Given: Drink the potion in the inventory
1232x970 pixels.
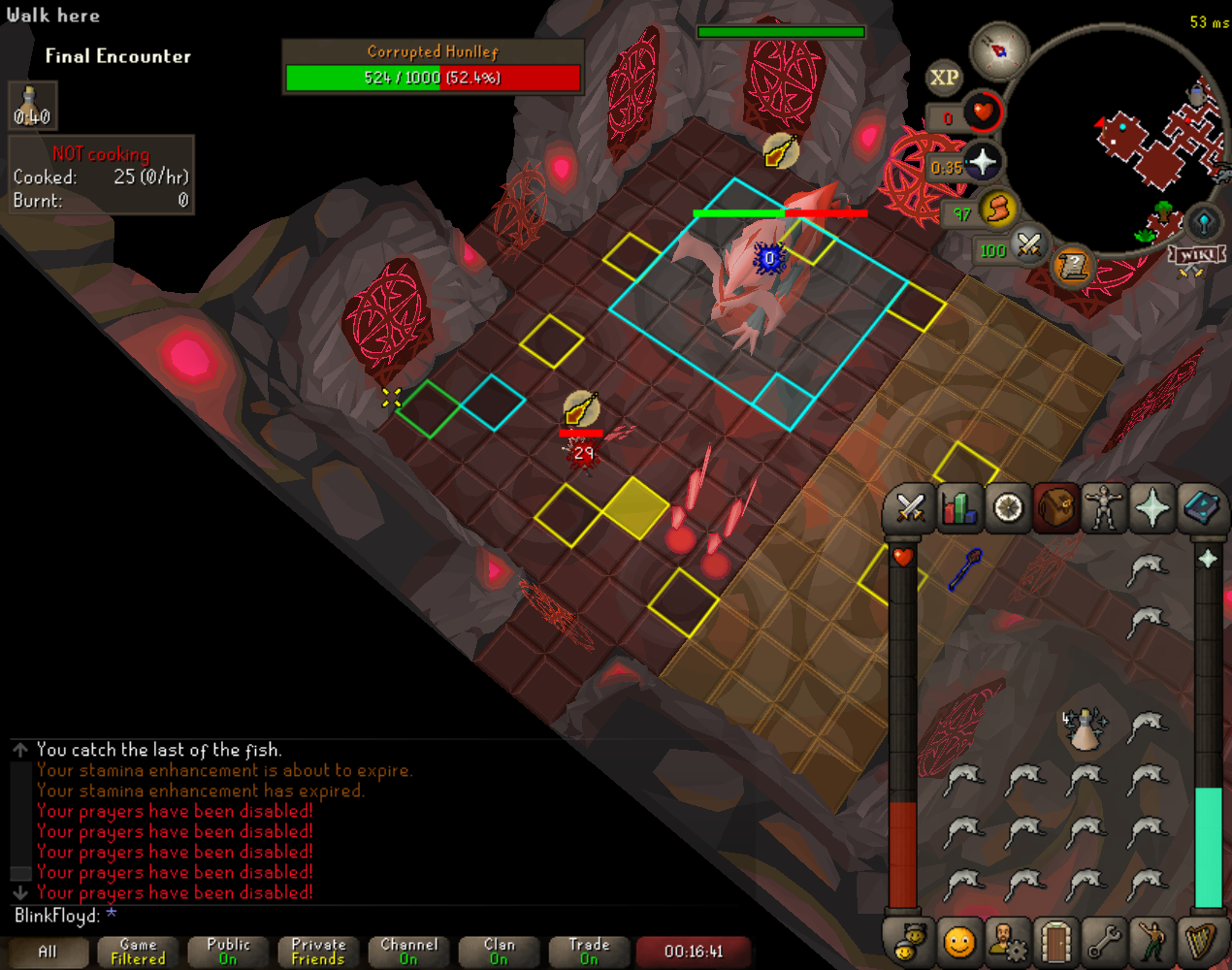Looking at the screenshot, I should click(x=1084, y=729).
